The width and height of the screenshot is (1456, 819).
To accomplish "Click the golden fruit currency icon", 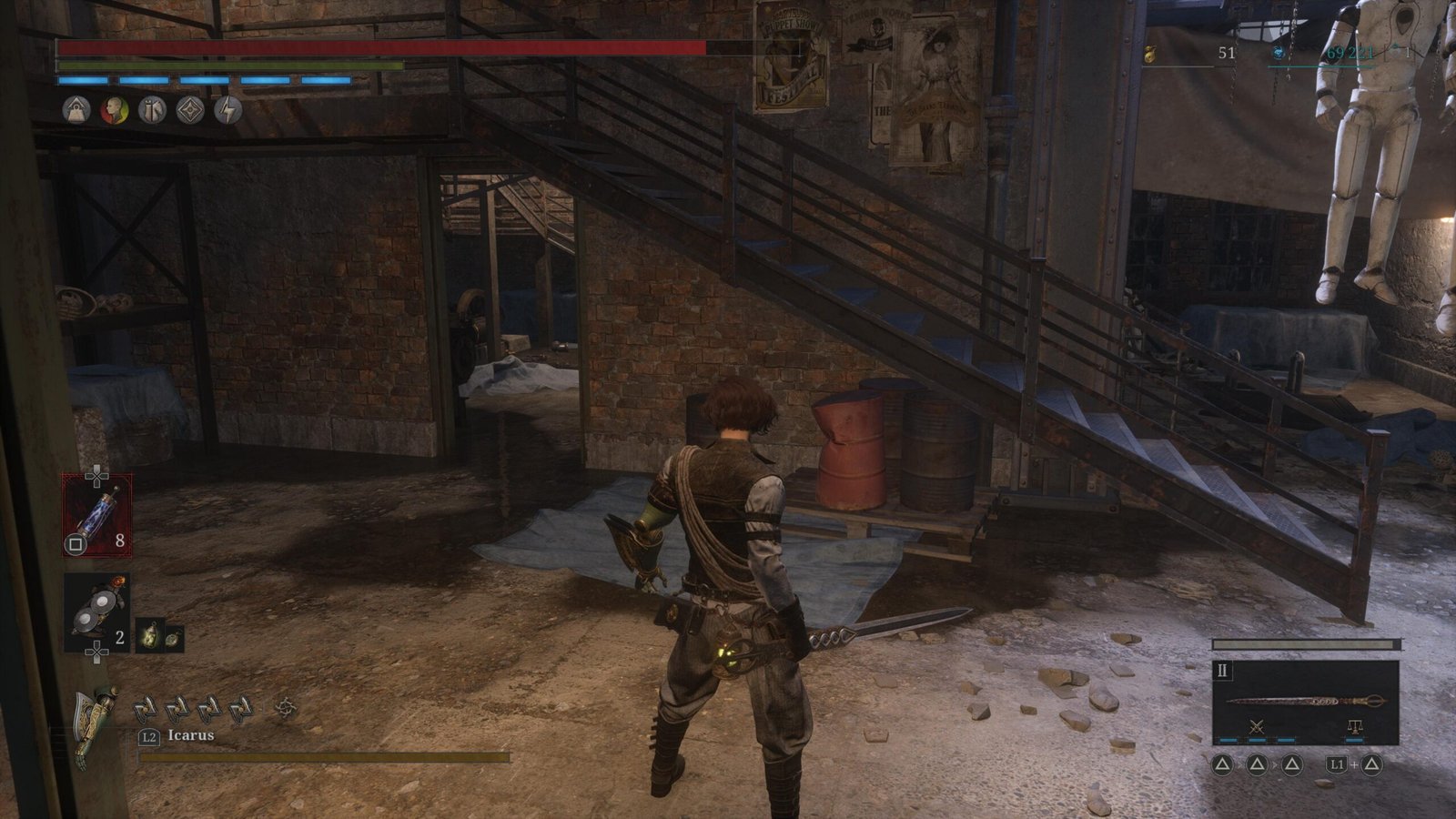I will click(x=1150, y=54).
